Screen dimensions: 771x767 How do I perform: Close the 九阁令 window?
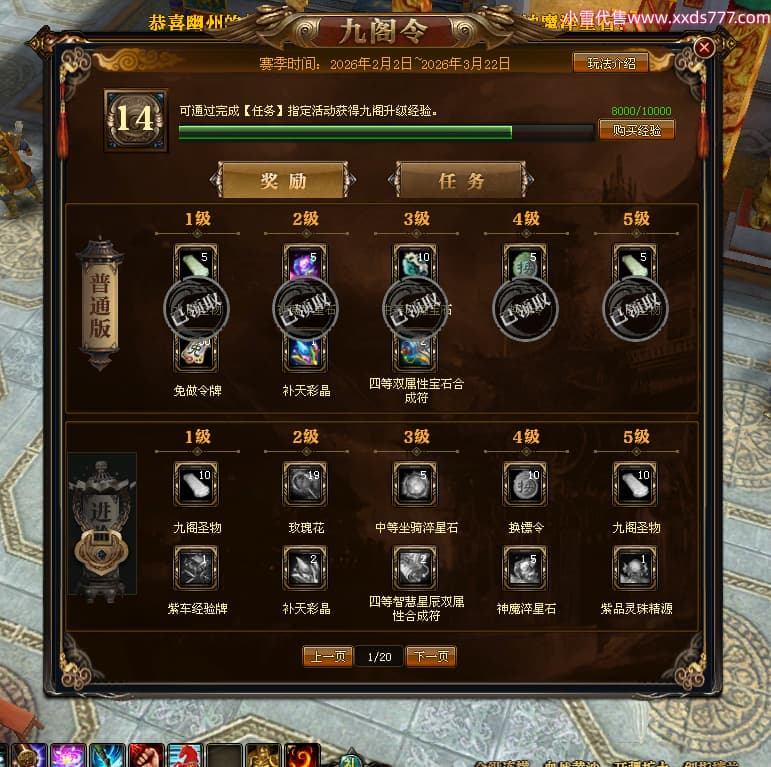tap(704, 48)
